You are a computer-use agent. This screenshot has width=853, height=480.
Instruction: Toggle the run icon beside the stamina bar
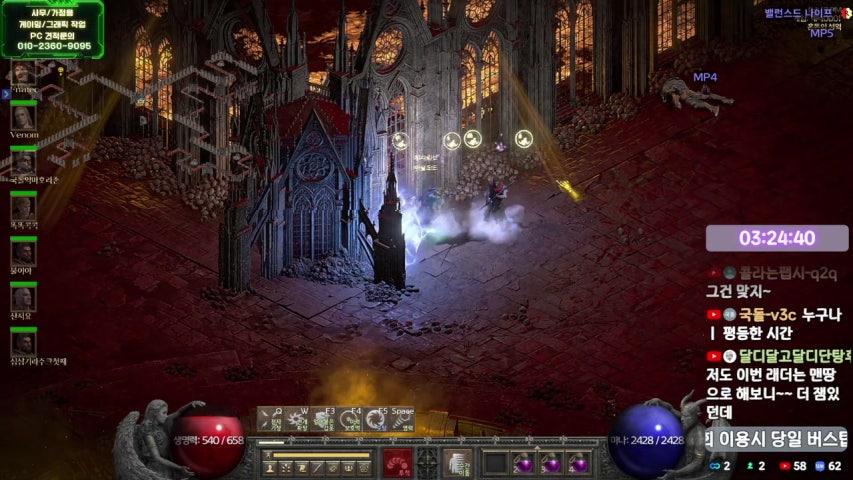(267, 456)
